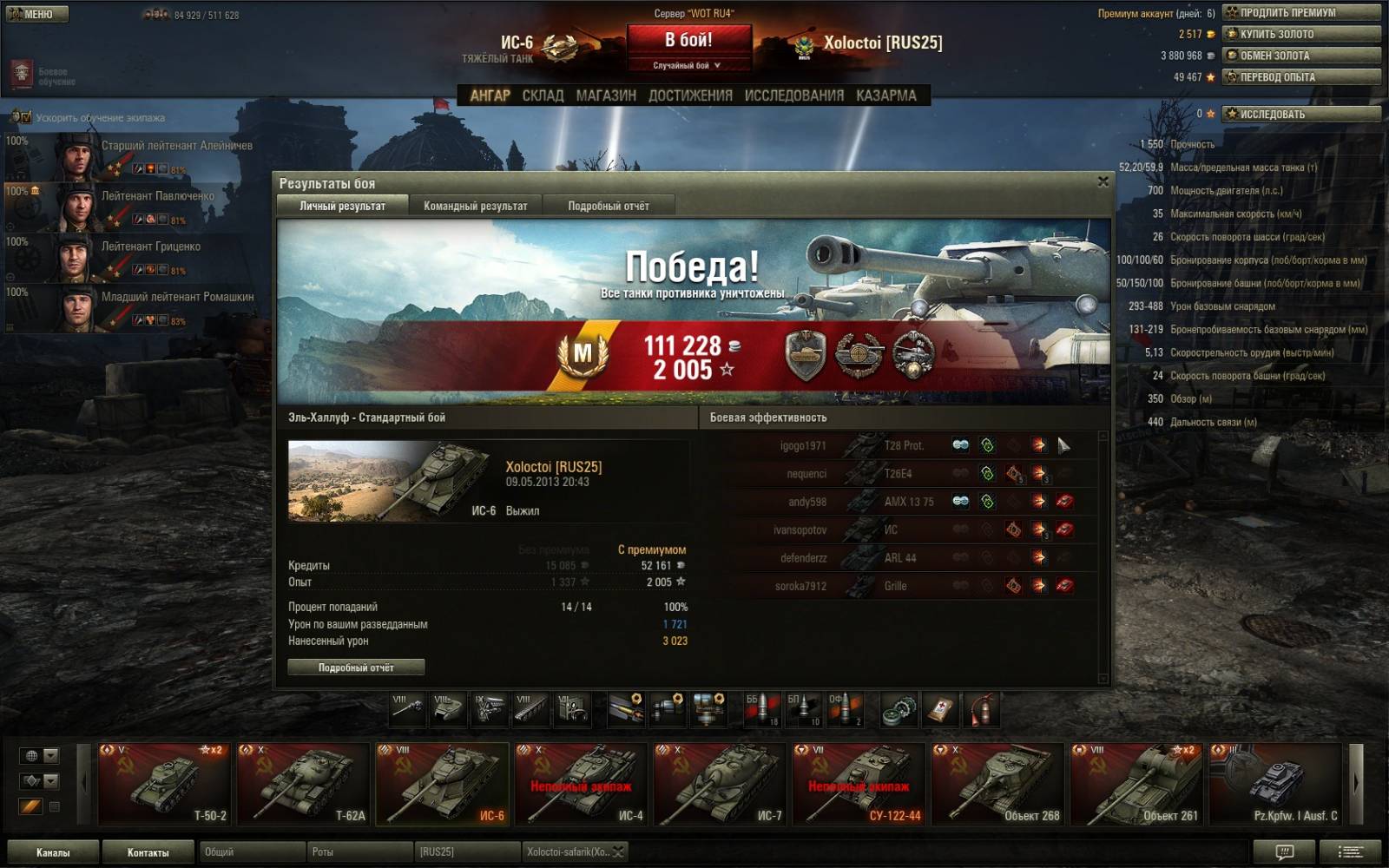Screen dimensions: 1389x868
Task: Select the ИС-7 tank in carousel
Action: 720,783
